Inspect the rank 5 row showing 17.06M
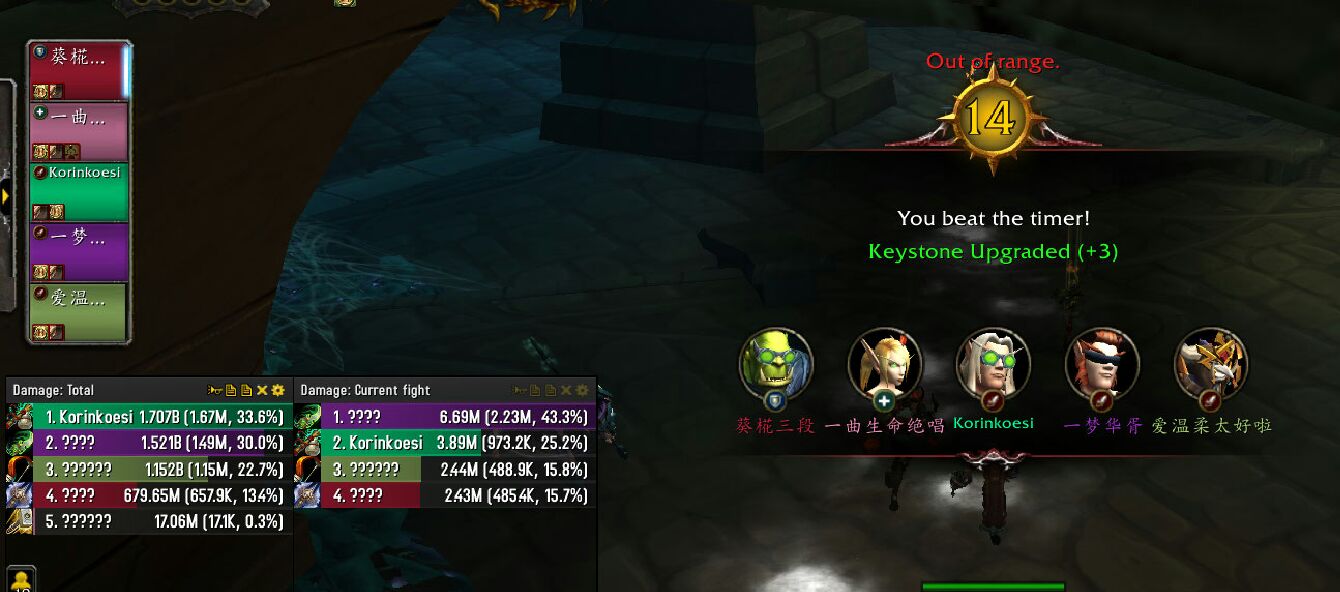1340x592 pixels. (150, 521)
